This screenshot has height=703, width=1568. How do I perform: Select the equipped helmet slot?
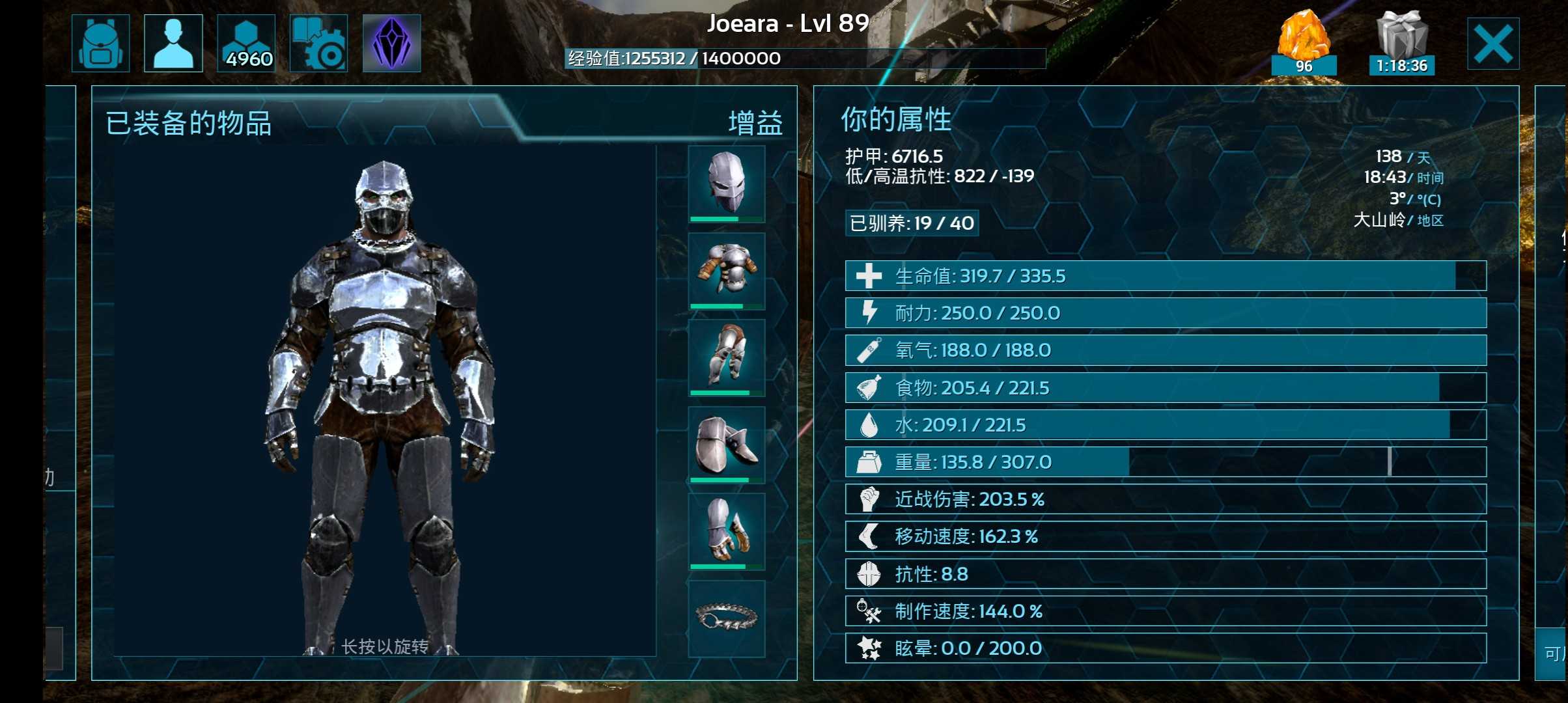pyautogui.click(x=727, y=184)
